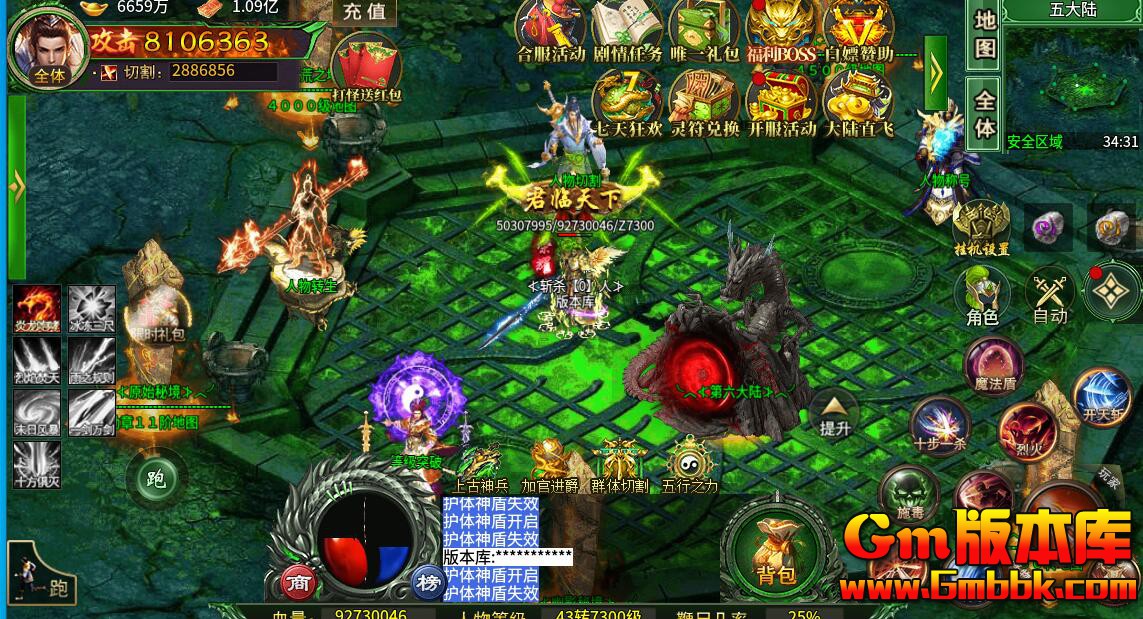Select the 大陆直飞 teleport icon

click(857, 101)
